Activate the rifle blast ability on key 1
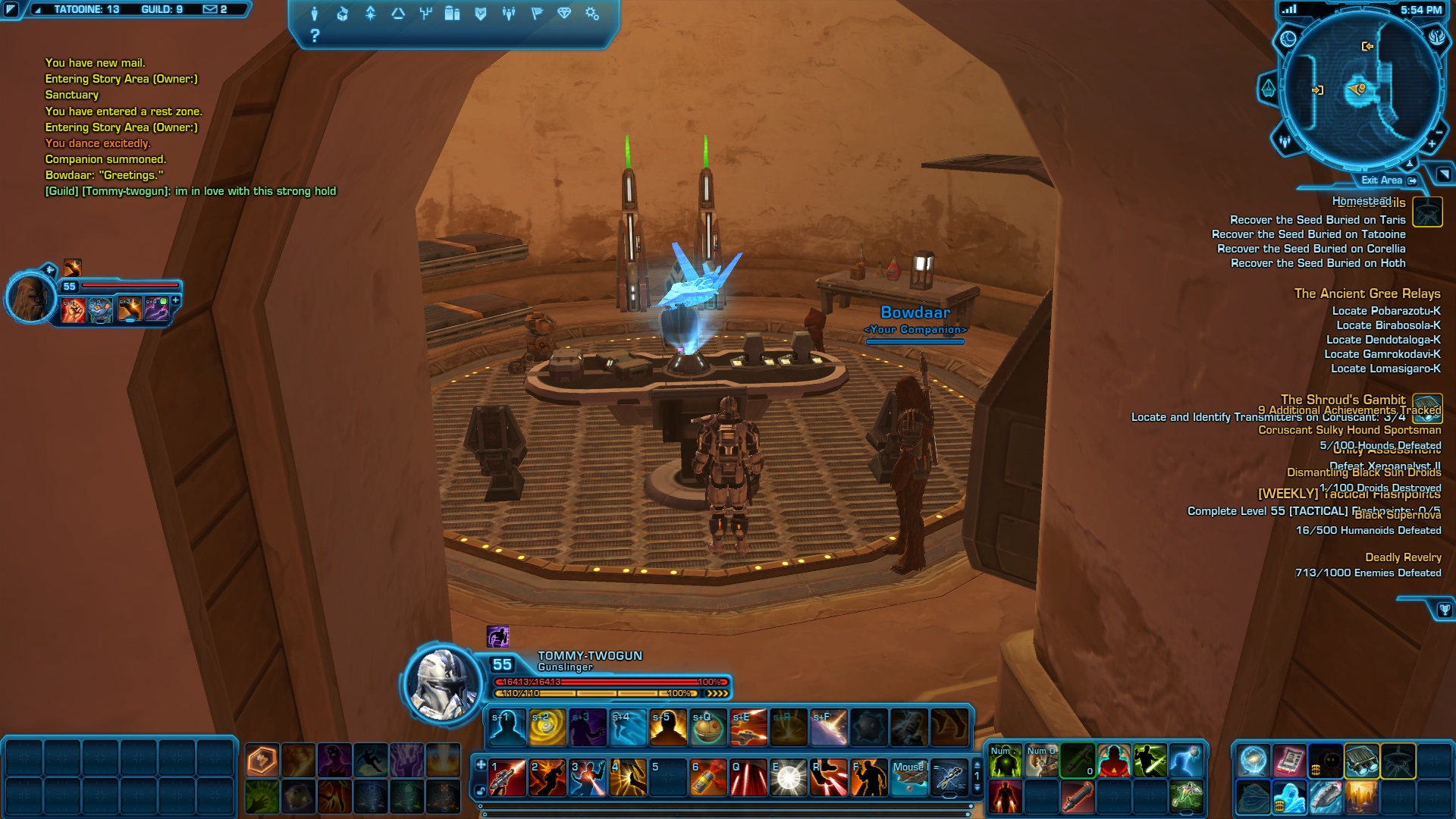This screenshot has width=1456, height=819. (507, 778)
